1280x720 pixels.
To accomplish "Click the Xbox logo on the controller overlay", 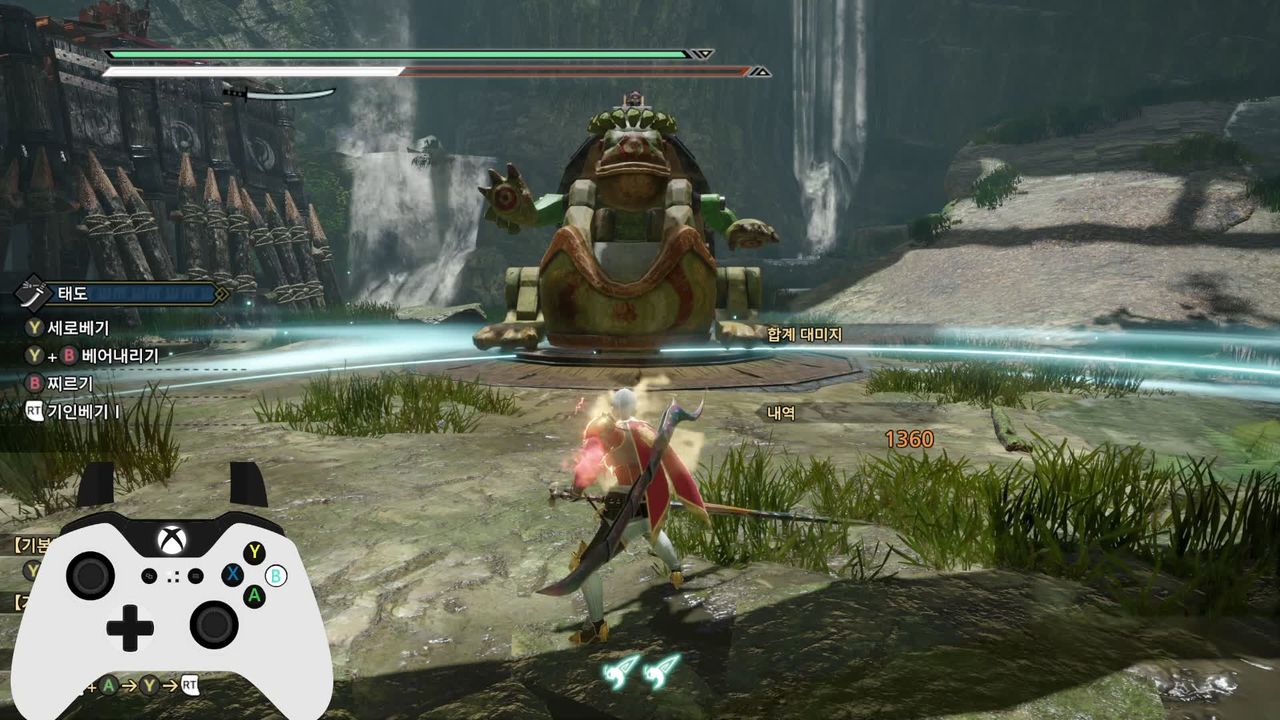I will click(172, 541).
